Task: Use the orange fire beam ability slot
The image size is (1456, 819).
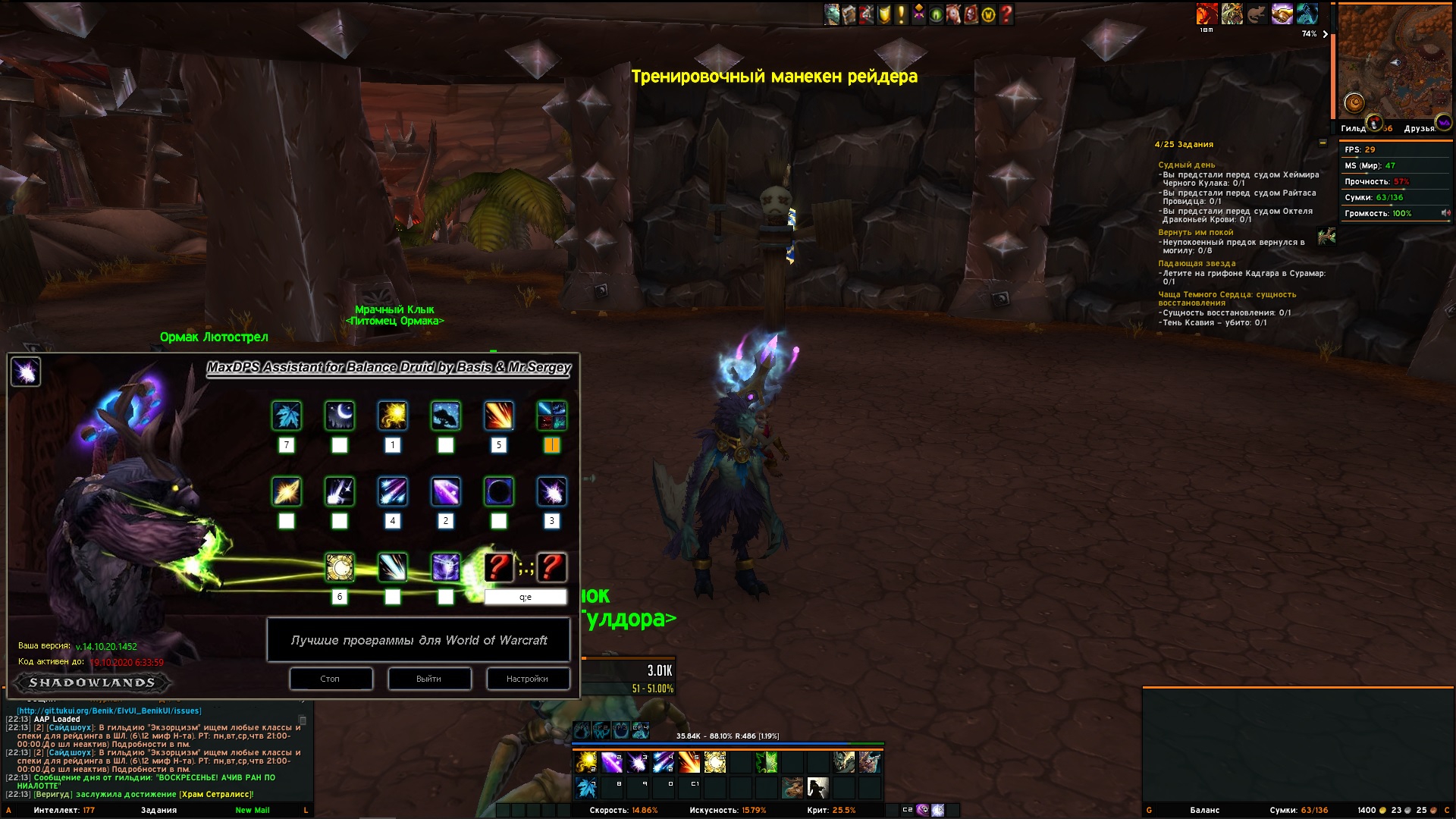Action: [x=689, y=761]
